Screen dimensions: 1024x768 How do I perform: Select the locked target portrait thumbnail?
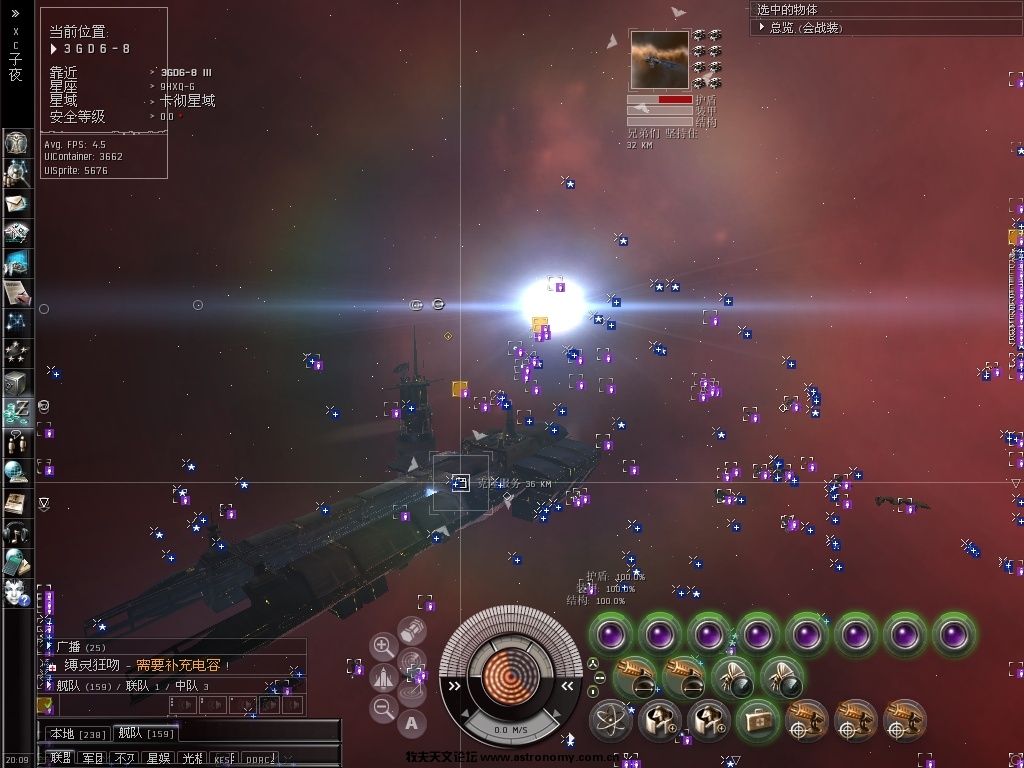659,60
